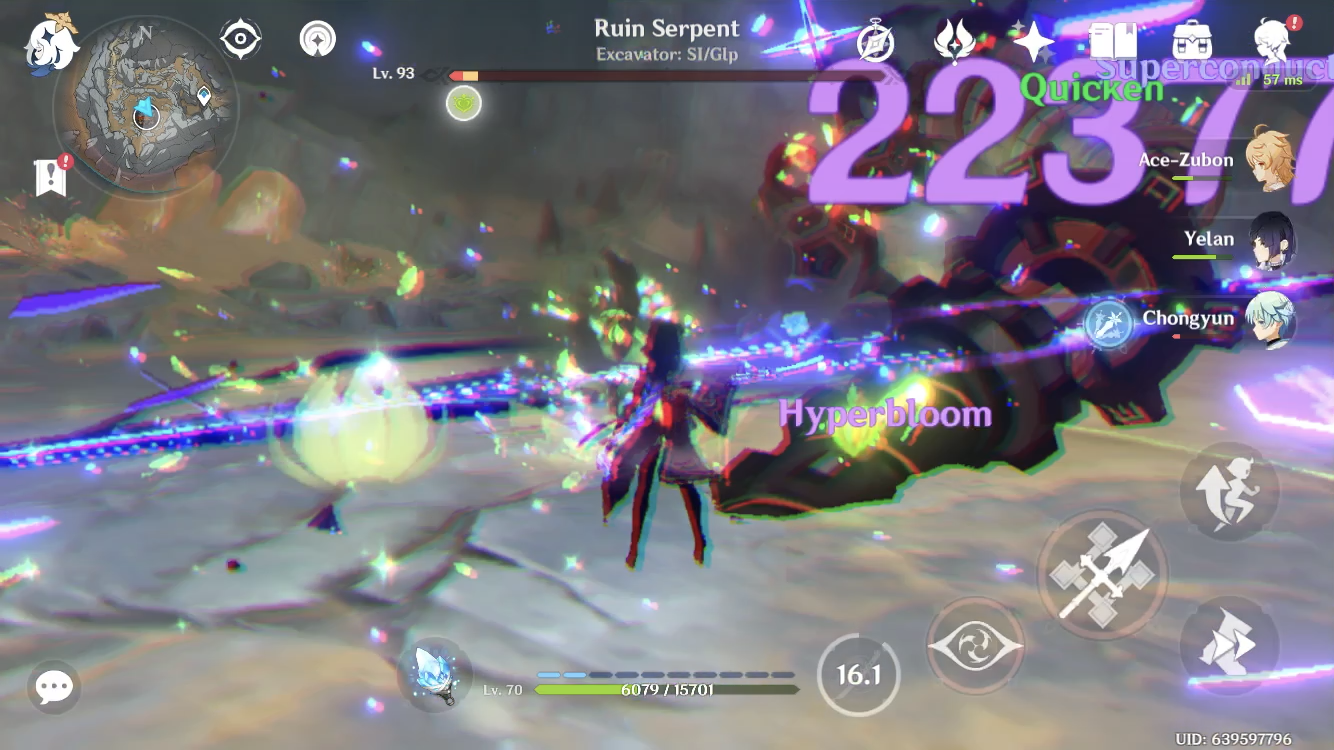Open the chat bubble

point(53,687)
